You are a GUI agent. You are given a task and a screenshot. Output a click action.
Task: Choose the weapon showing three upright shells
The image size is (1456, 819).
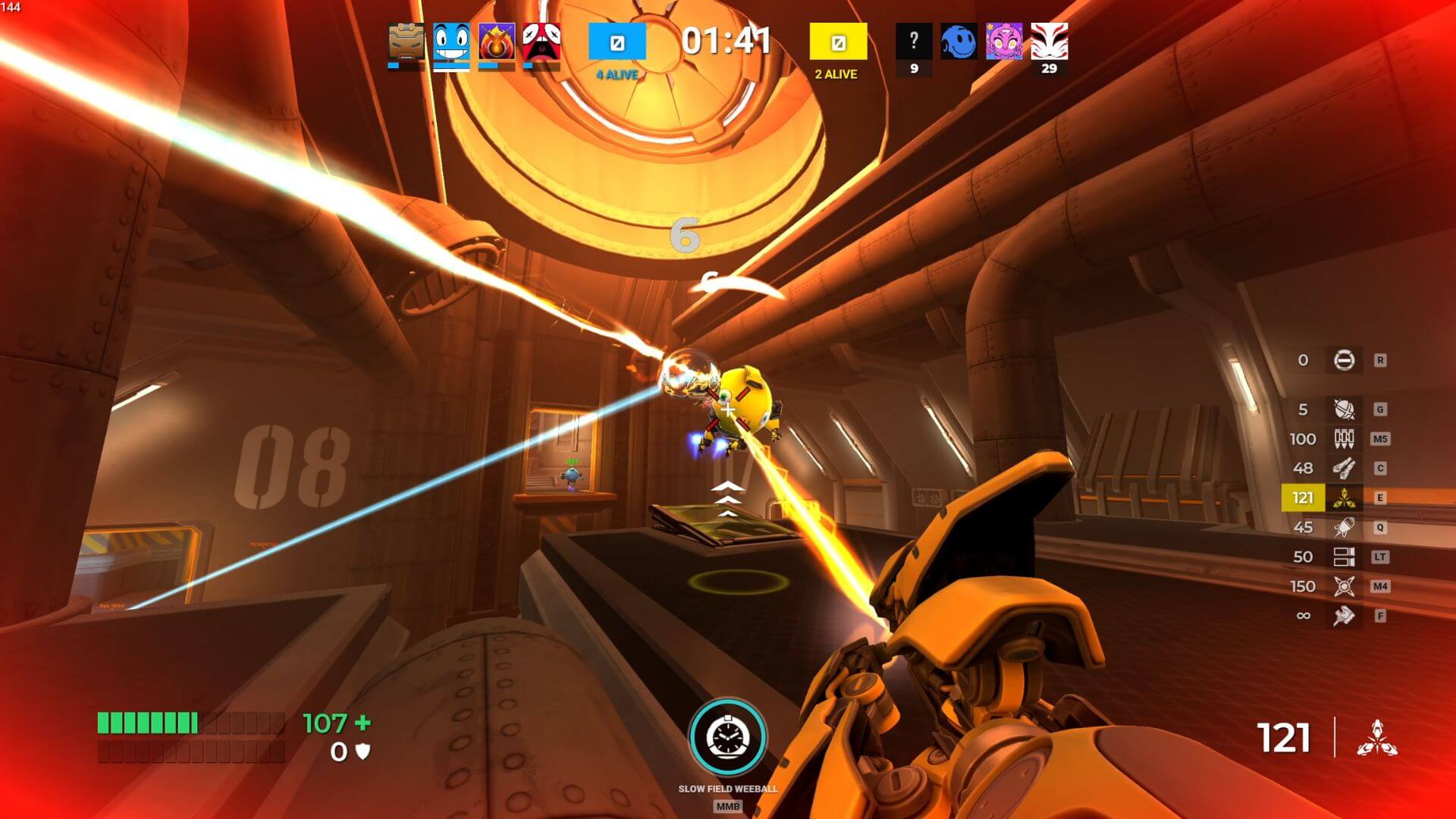tap(1344, 438)
